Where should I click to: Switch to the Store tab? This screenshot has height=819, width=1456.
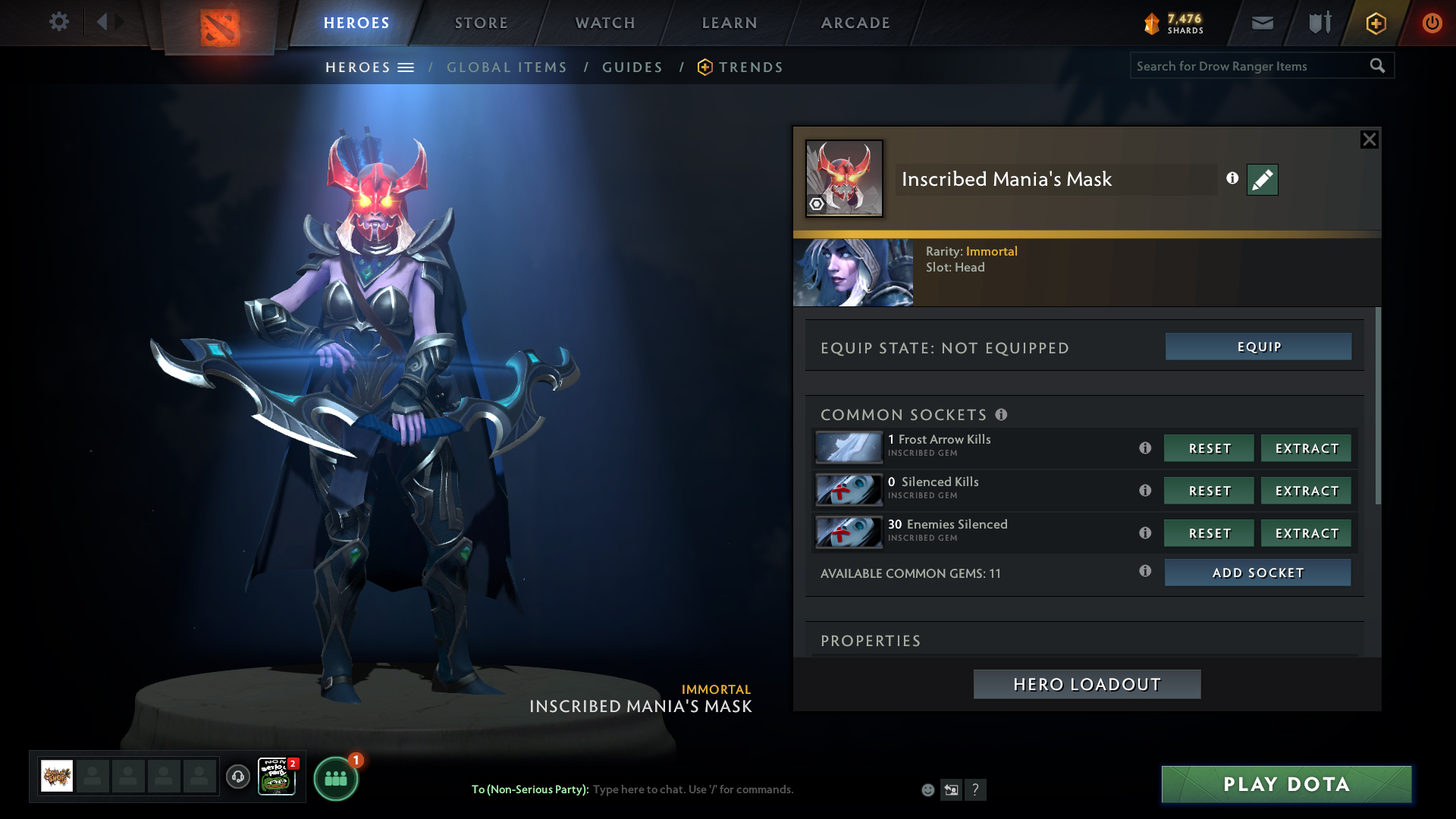coord(482,23)
